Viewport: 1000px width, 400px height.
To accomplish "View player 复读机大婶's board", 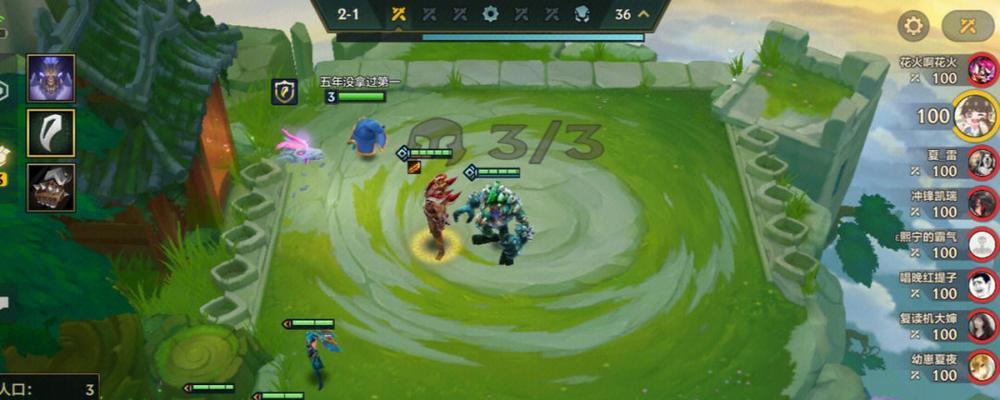I will click(x=981, y=325).
